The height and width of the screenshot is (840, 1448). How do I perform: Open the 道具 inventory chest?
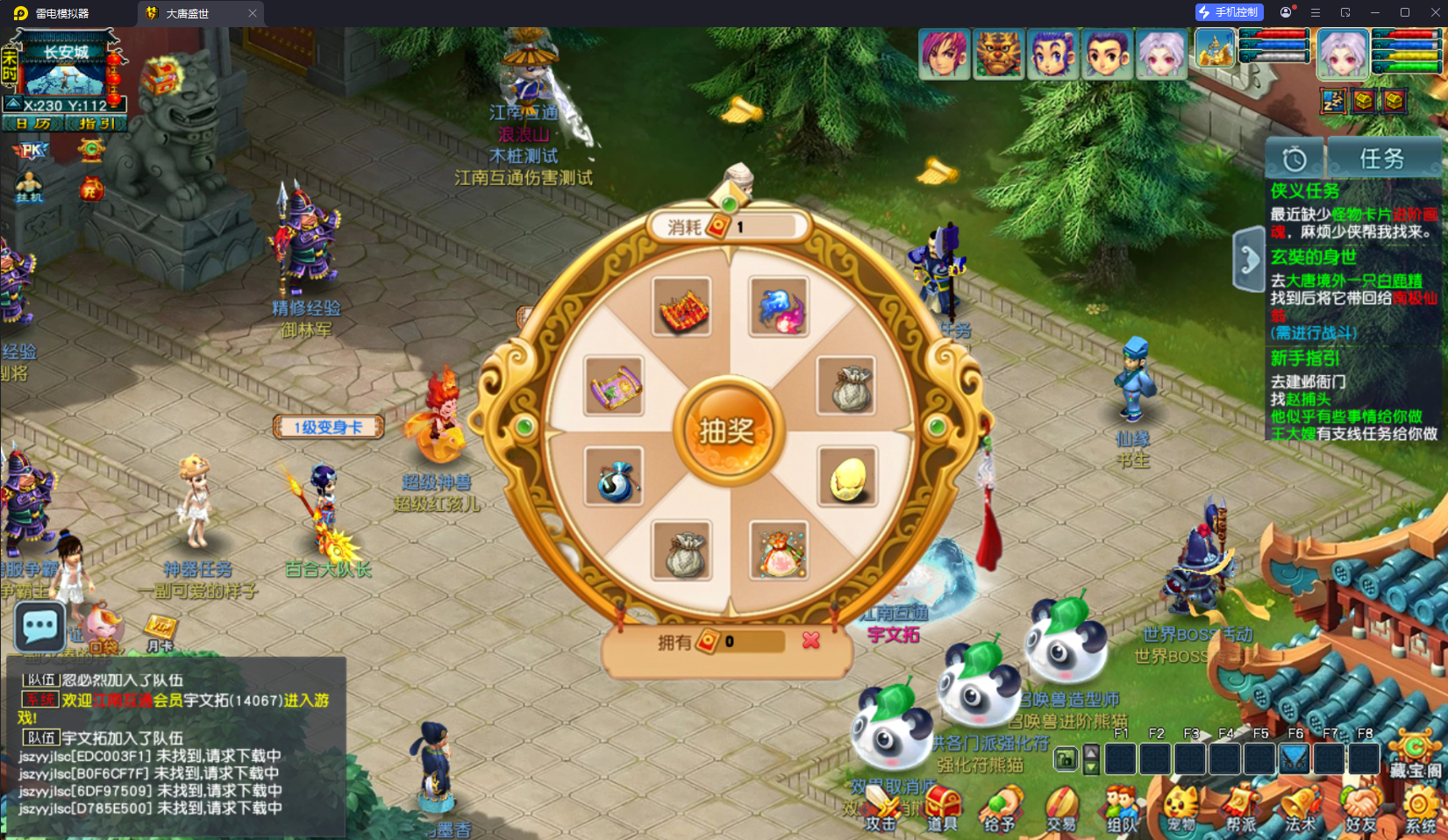943,807
